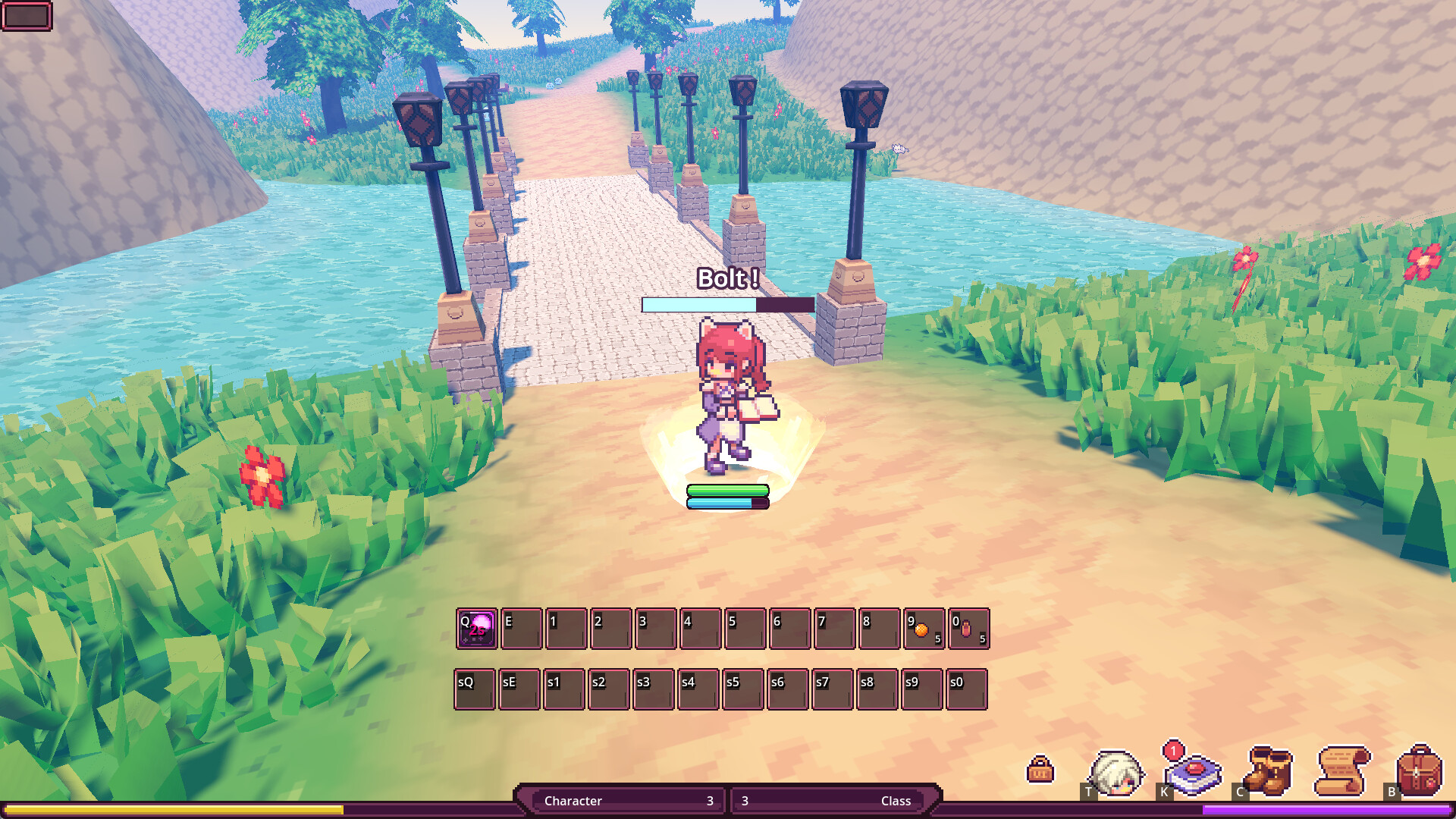Click the Bolt casting progress bar
Image resolution: width=1456 pixels, height=819 pixels.
tap(726, 304)
